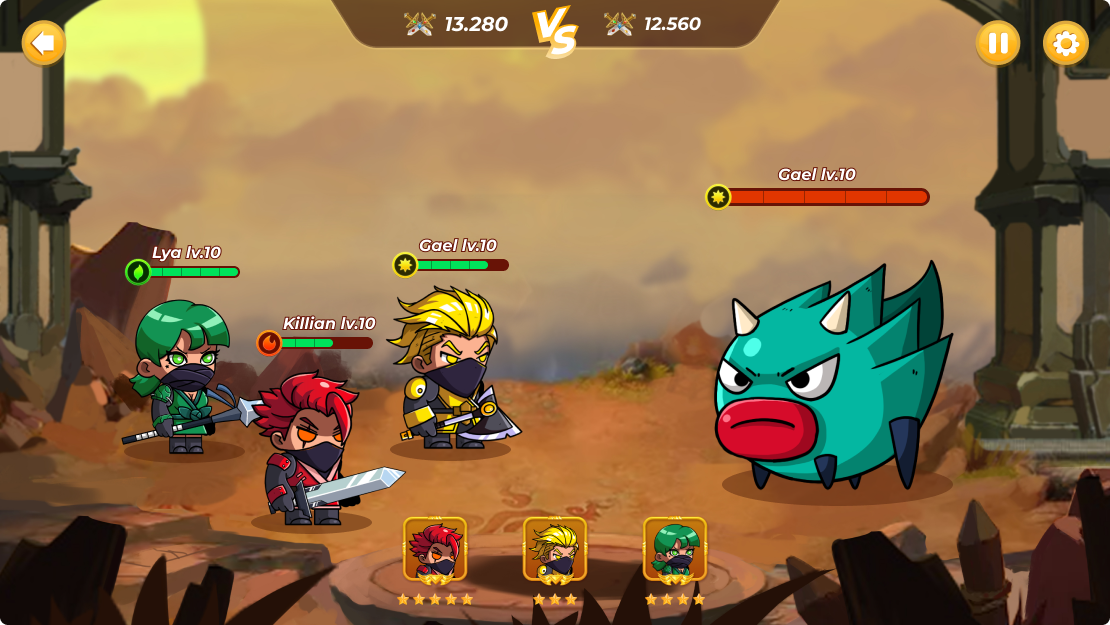Pause the battle
Viewport: 1110px width, 625px height.
click(x=997, y=43)
